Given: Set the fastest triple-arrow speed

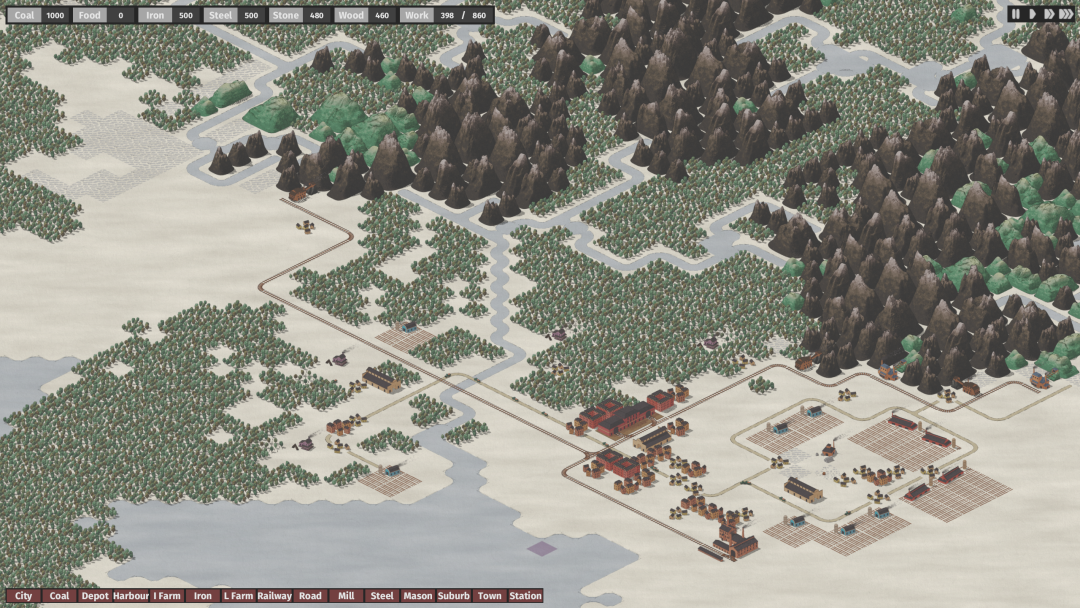Looking at the screenshot, I should 1066,14.
